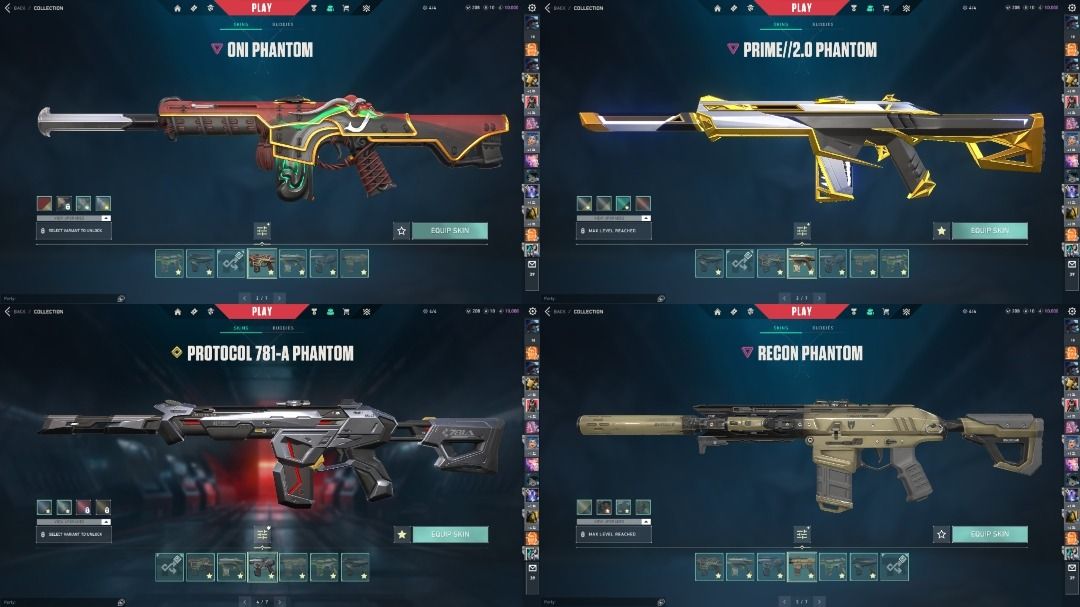Open the filter sliders button below Oni Phantom

[262, 231]
